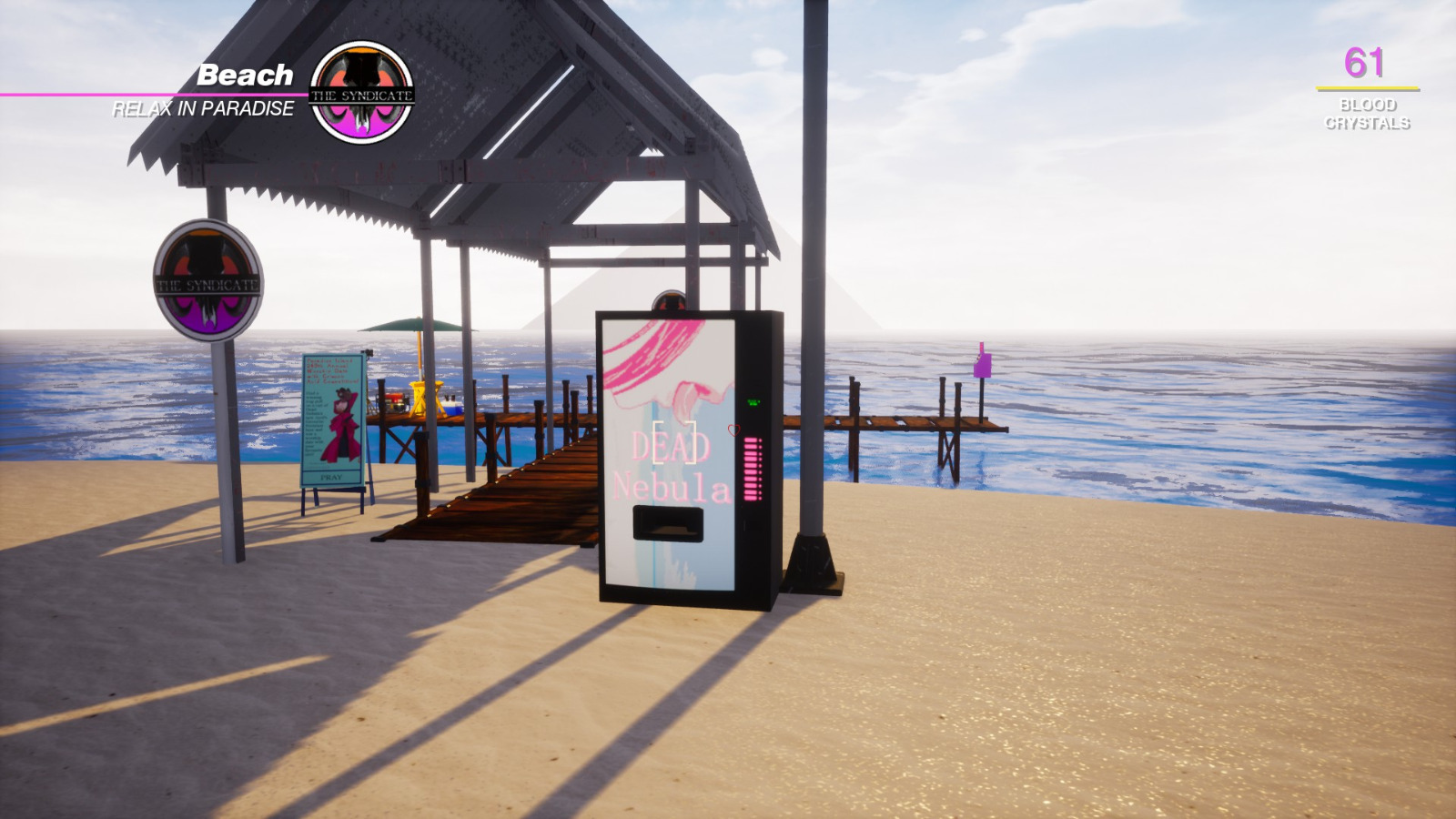
Task: Expand the PRAY sign on the easel
Action: 331,477
